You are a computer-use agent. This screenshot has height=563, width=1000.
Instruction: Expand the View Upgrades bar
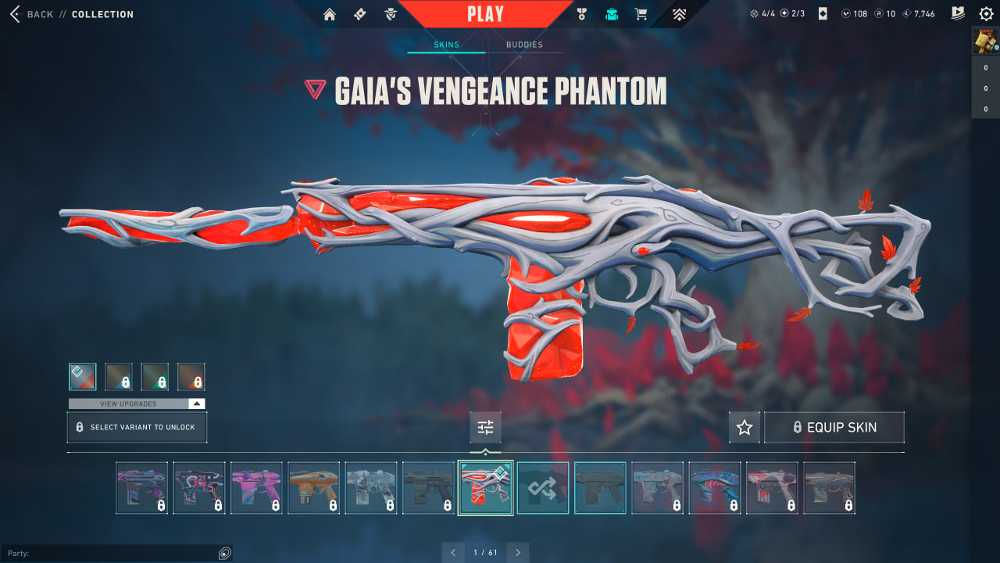point(137,403)
